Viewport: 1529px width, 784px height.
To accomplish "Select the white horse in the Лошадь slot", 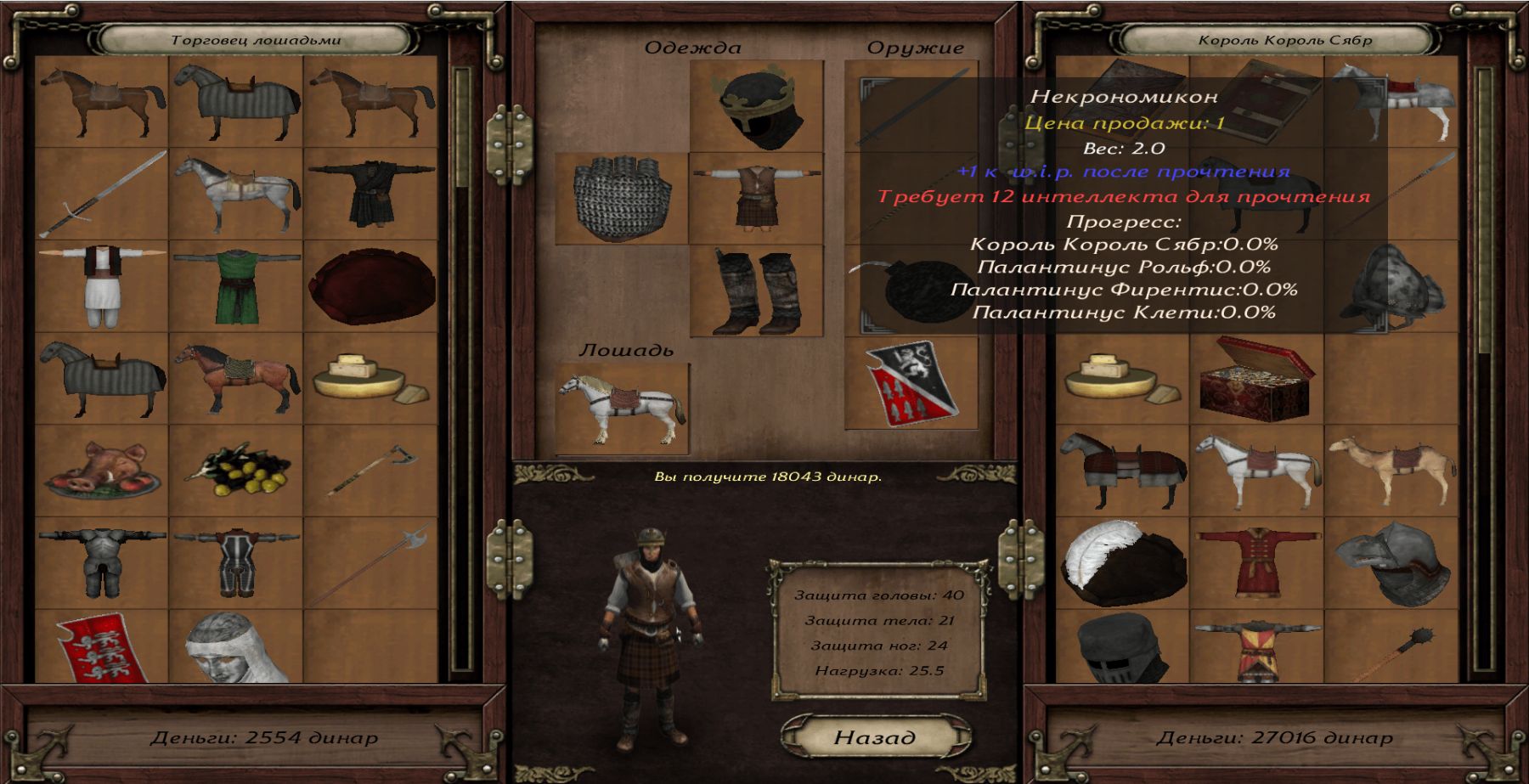I will click(622, 409).
